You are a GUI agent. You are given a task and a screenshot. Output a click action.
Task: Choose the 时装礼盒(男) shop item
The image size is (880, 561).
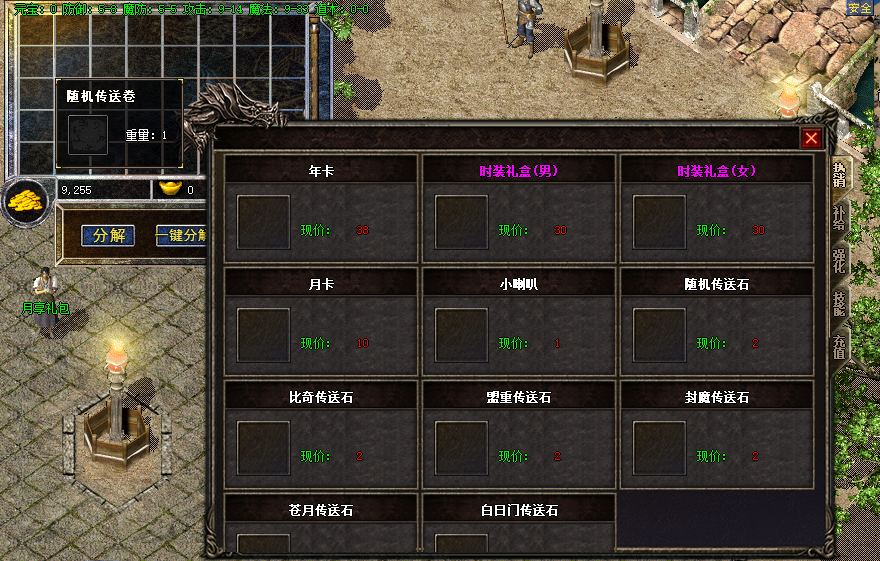click(462, 222)
